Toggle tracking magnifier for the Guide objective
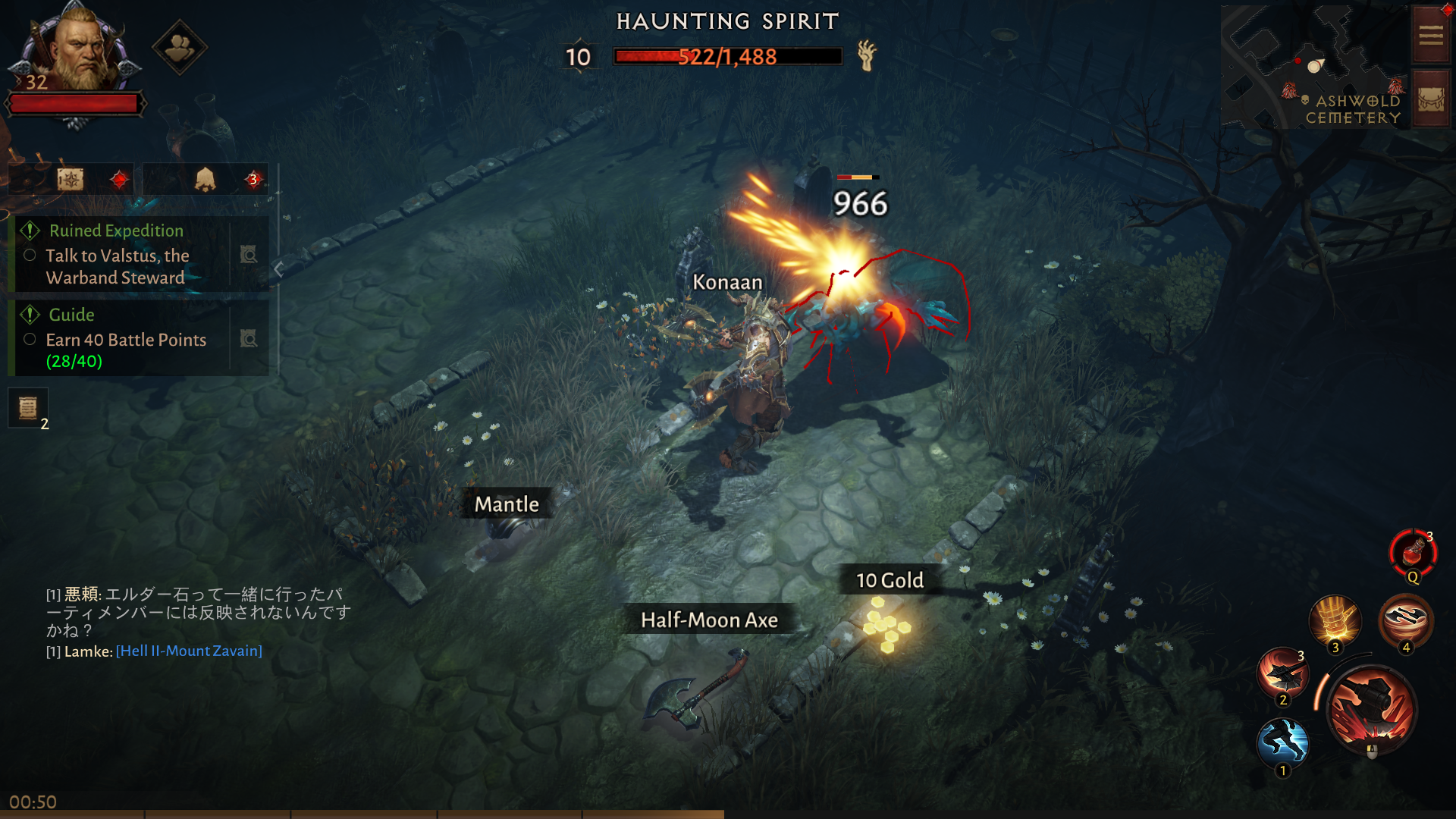Viewport: 1456px width, 819px height. [x=249, y=339]
